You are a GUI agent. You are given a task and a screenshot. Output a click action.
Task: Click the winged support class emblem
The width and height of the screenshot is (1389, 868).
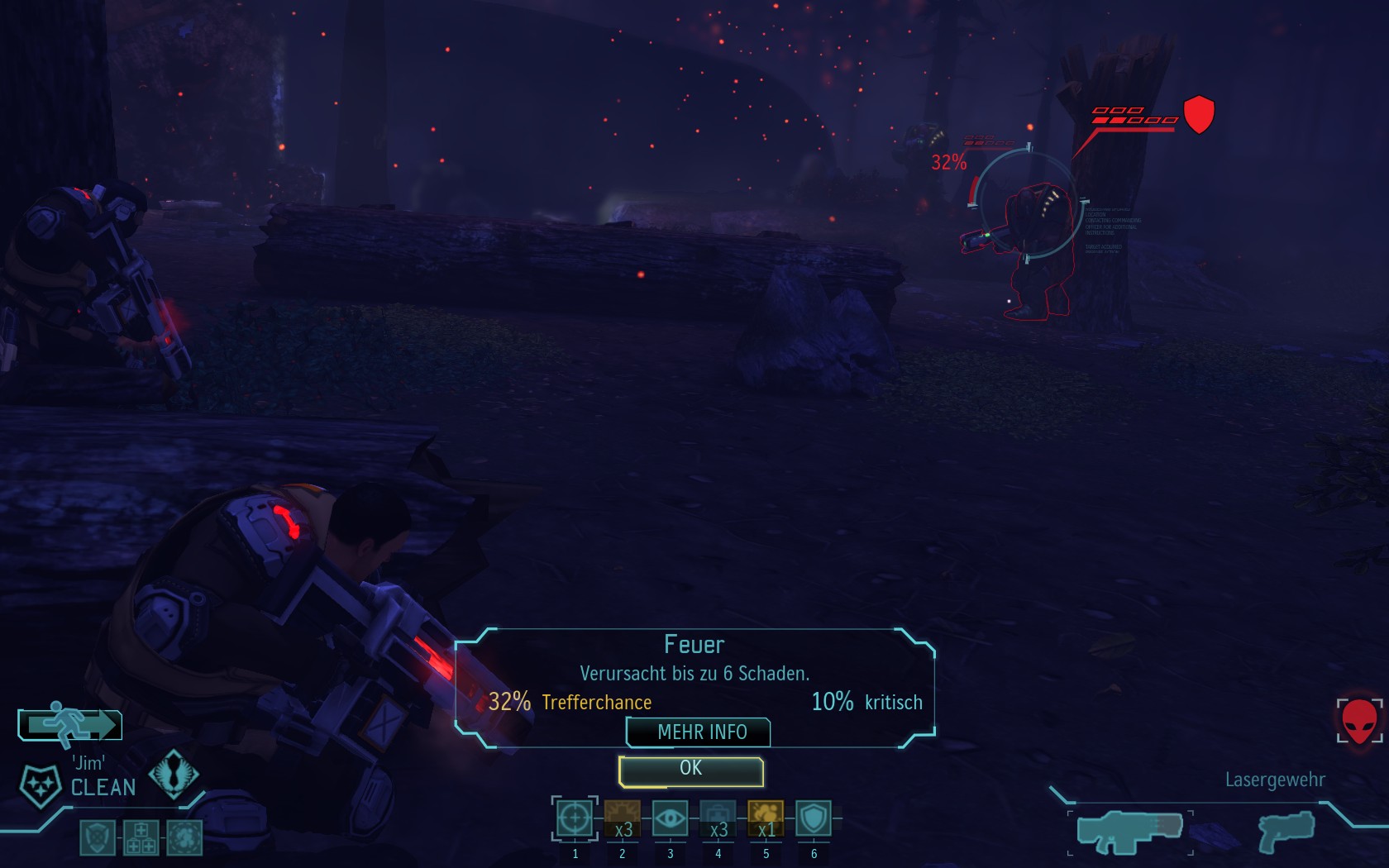click(173, 774)
